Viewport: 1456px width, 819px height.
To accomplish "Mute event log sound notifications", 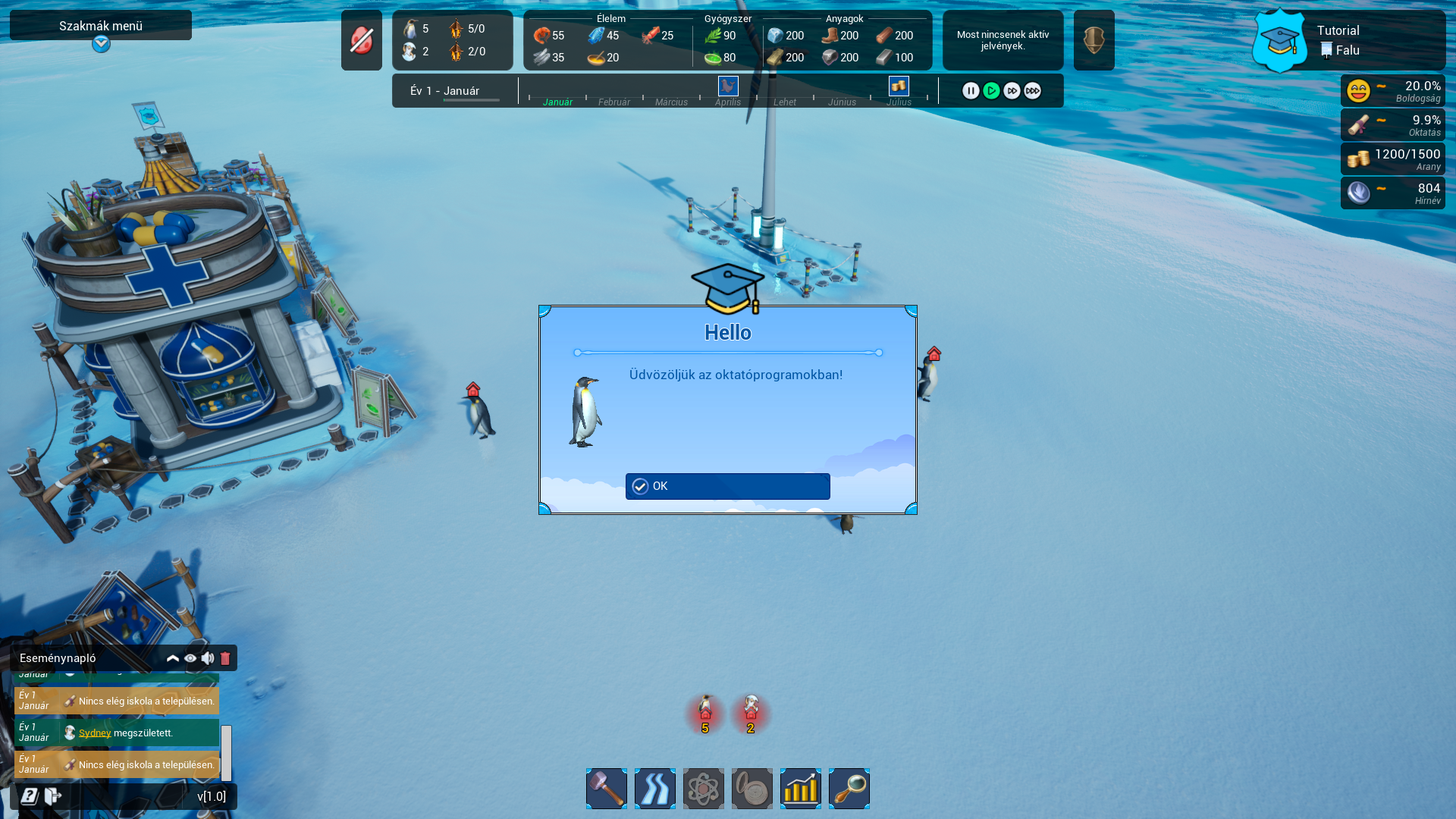I will (208, 658).
